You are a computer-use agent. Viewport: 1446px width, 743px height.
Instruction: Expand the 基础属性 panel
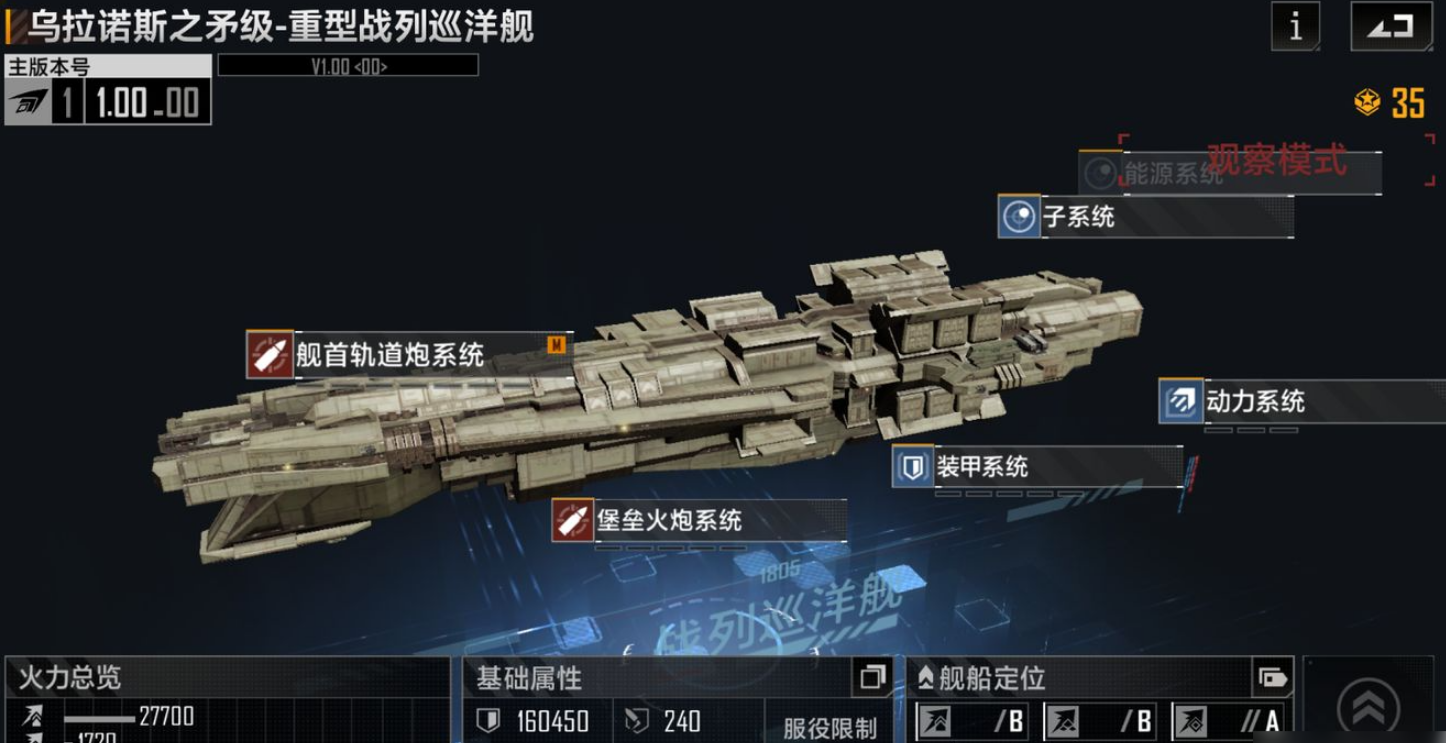click(x=872, y=678)
